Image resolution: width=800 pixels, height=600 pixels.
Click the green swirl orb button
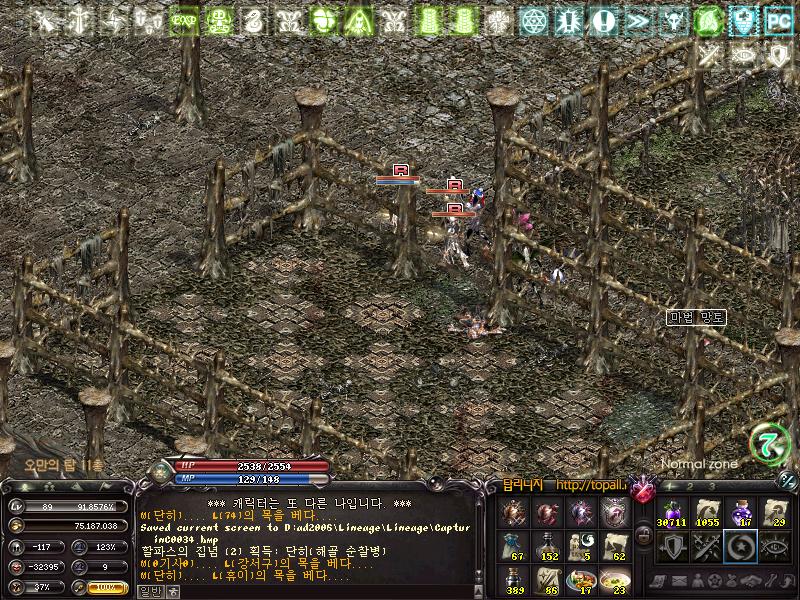point(769,443)
